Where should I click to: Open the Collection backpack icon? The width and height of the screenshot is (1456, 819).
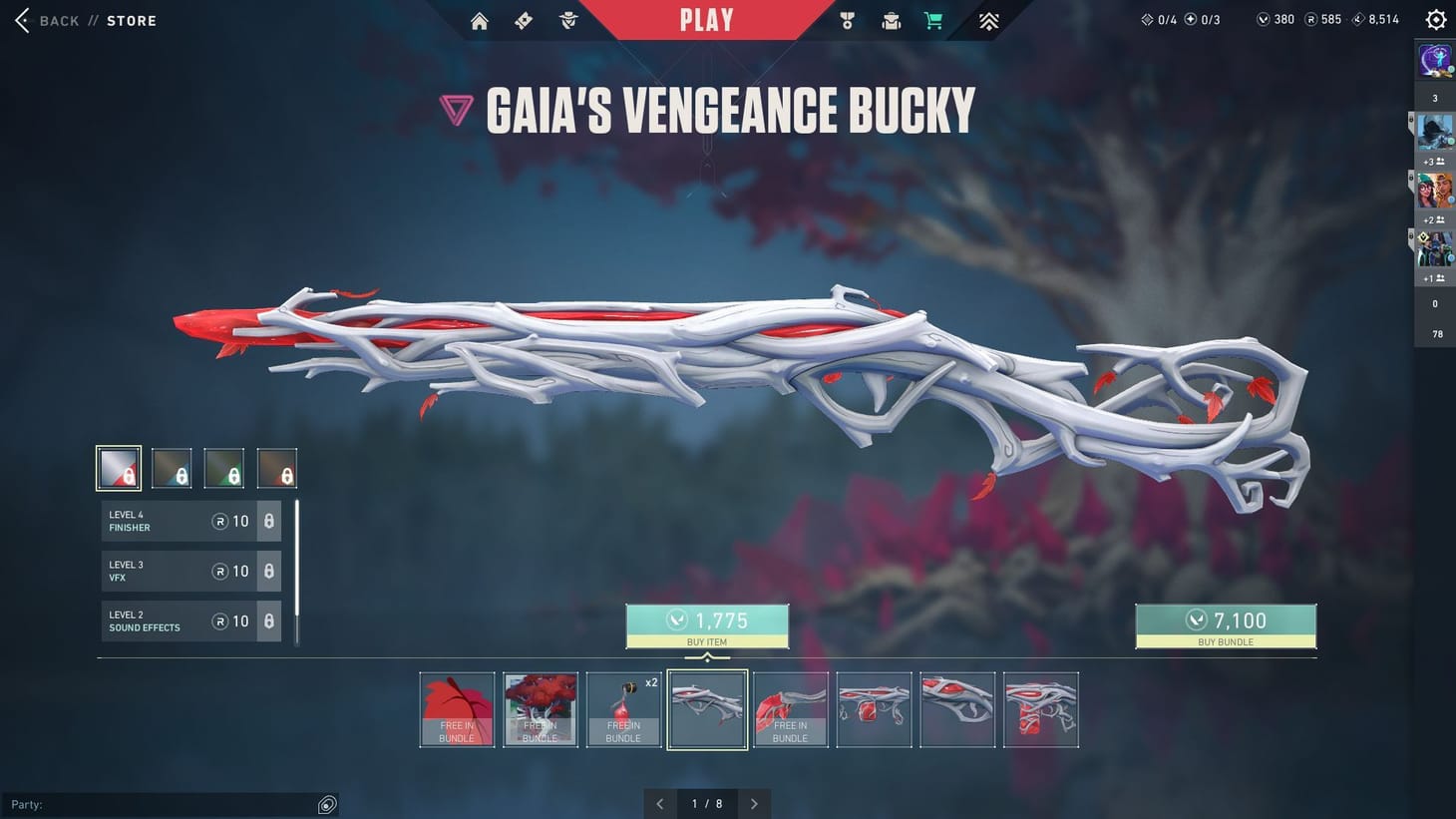coord(891,20)
